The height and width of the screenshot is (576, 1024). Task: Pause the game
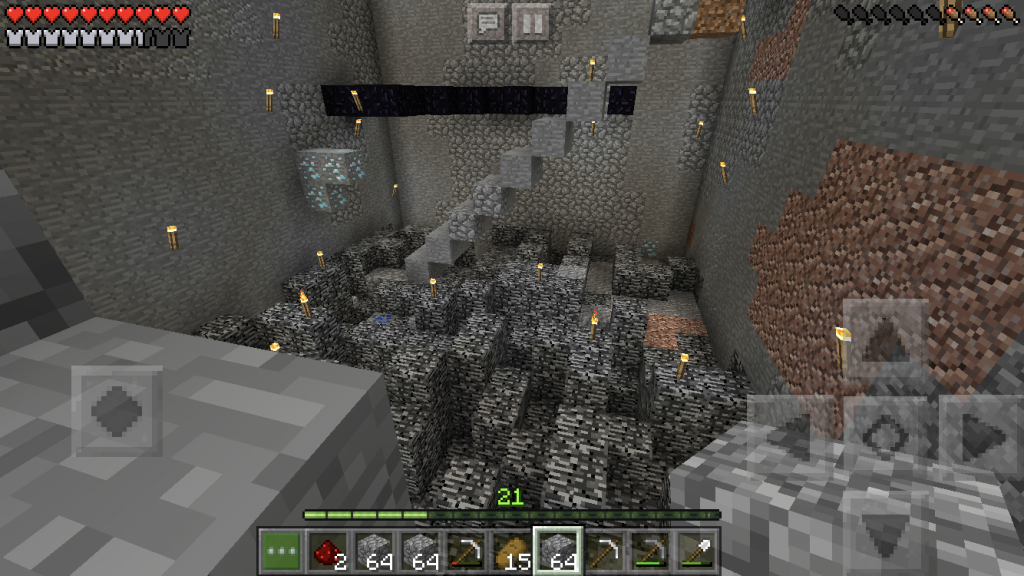532,22
